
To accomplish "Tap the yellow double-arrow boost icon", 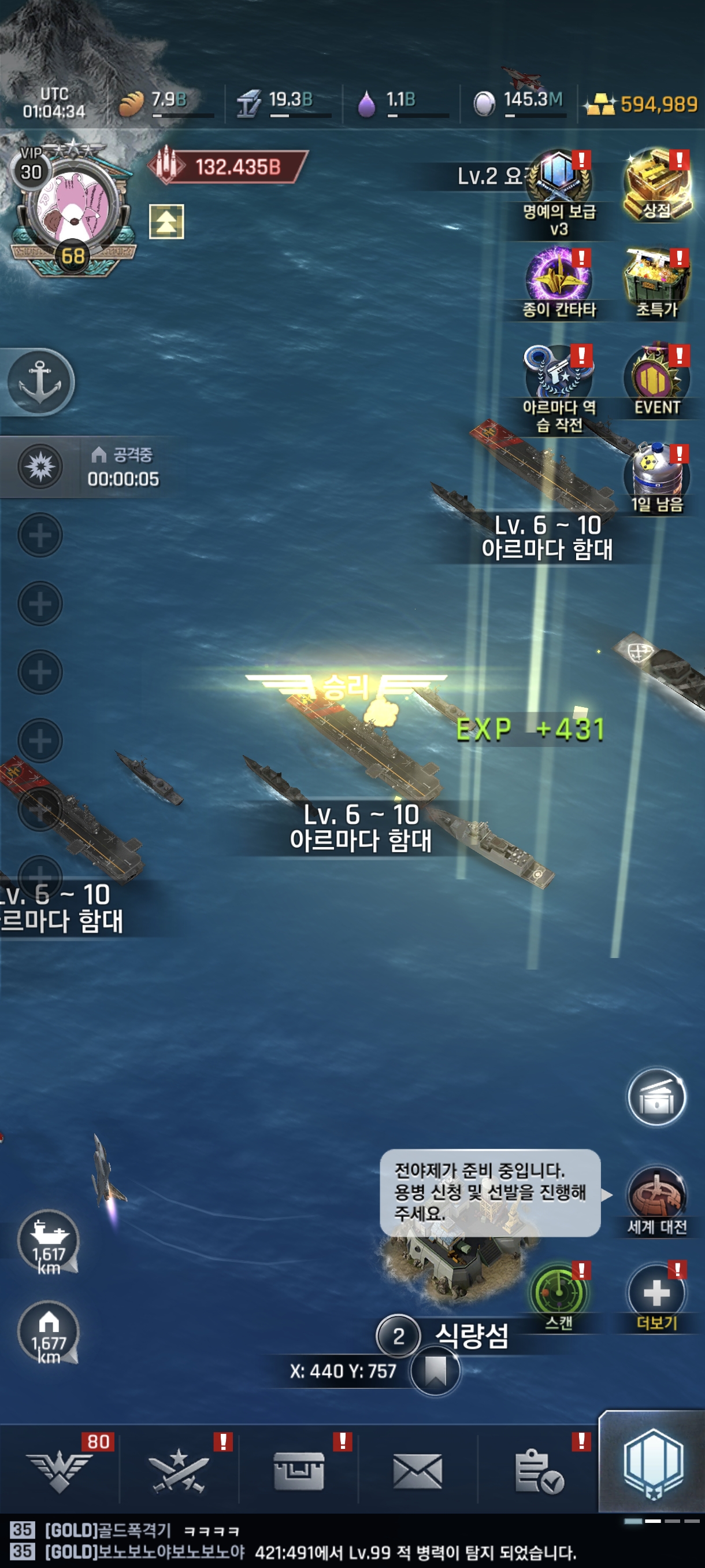I will tap(166, 221).
